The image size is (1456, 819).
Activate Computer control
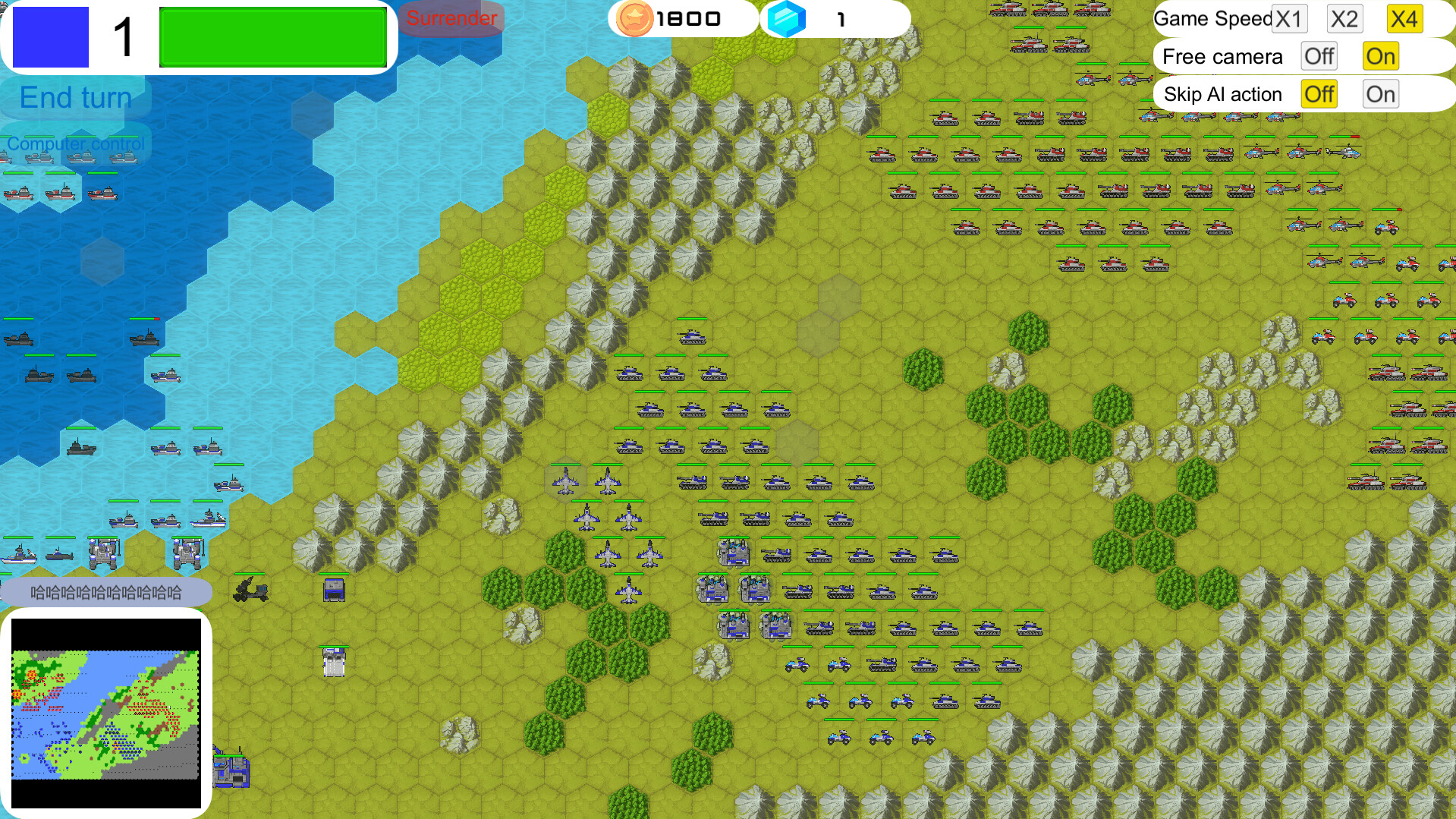pyautogui.click(x=75, y=143)
